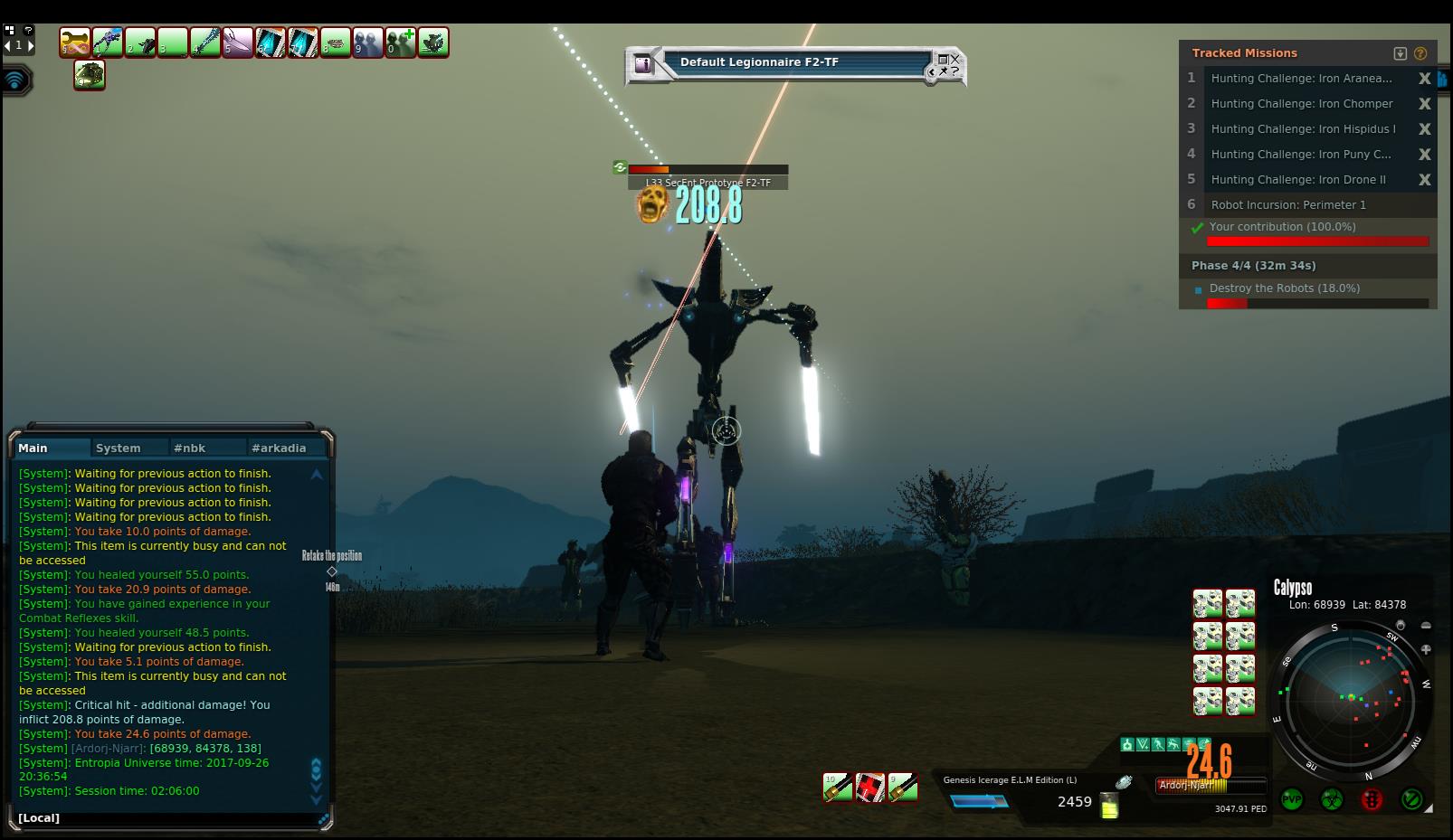Use the red cross medical kit slot

coord(870,788)
